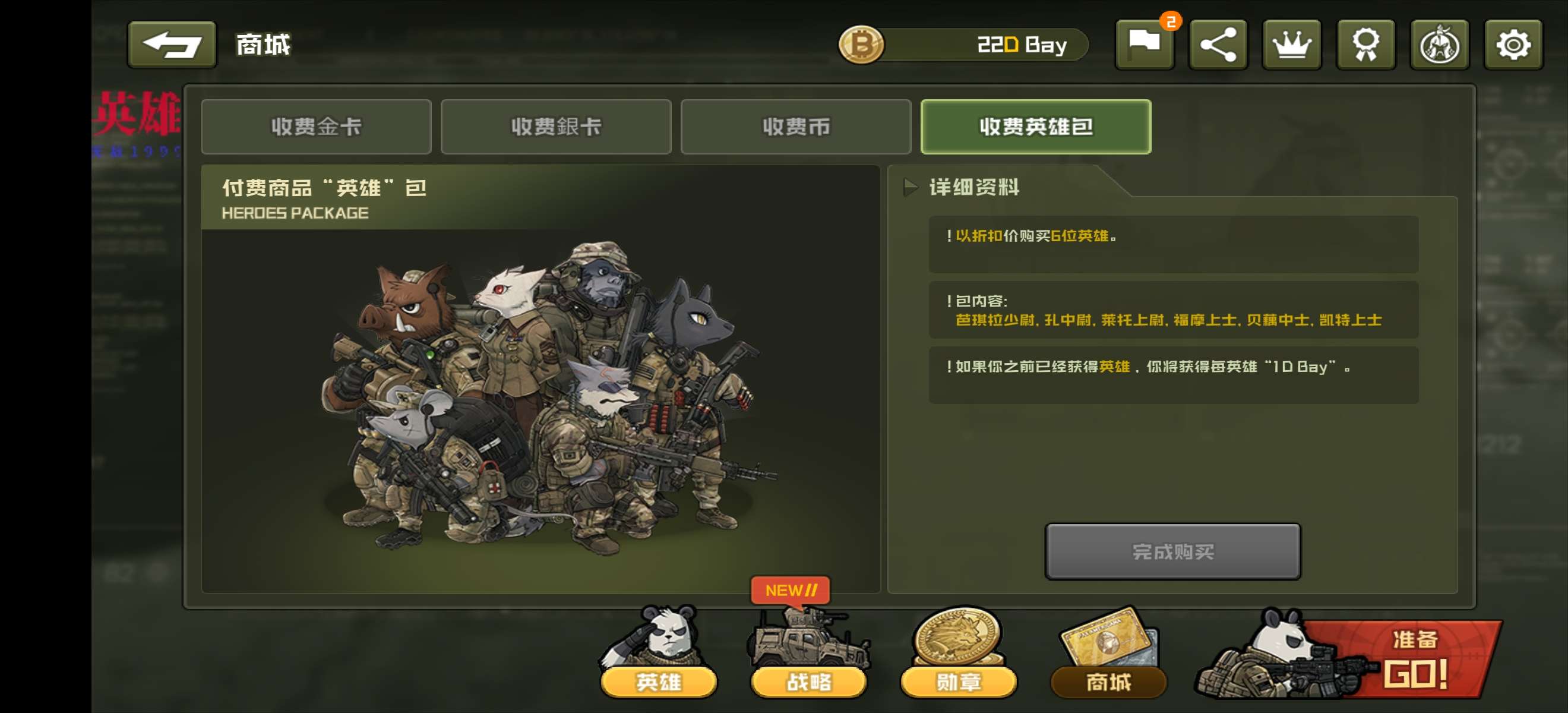This screenshot has width=1568, height=713.
Task: Open the flag icon with notification badge
Action: 1145,45
